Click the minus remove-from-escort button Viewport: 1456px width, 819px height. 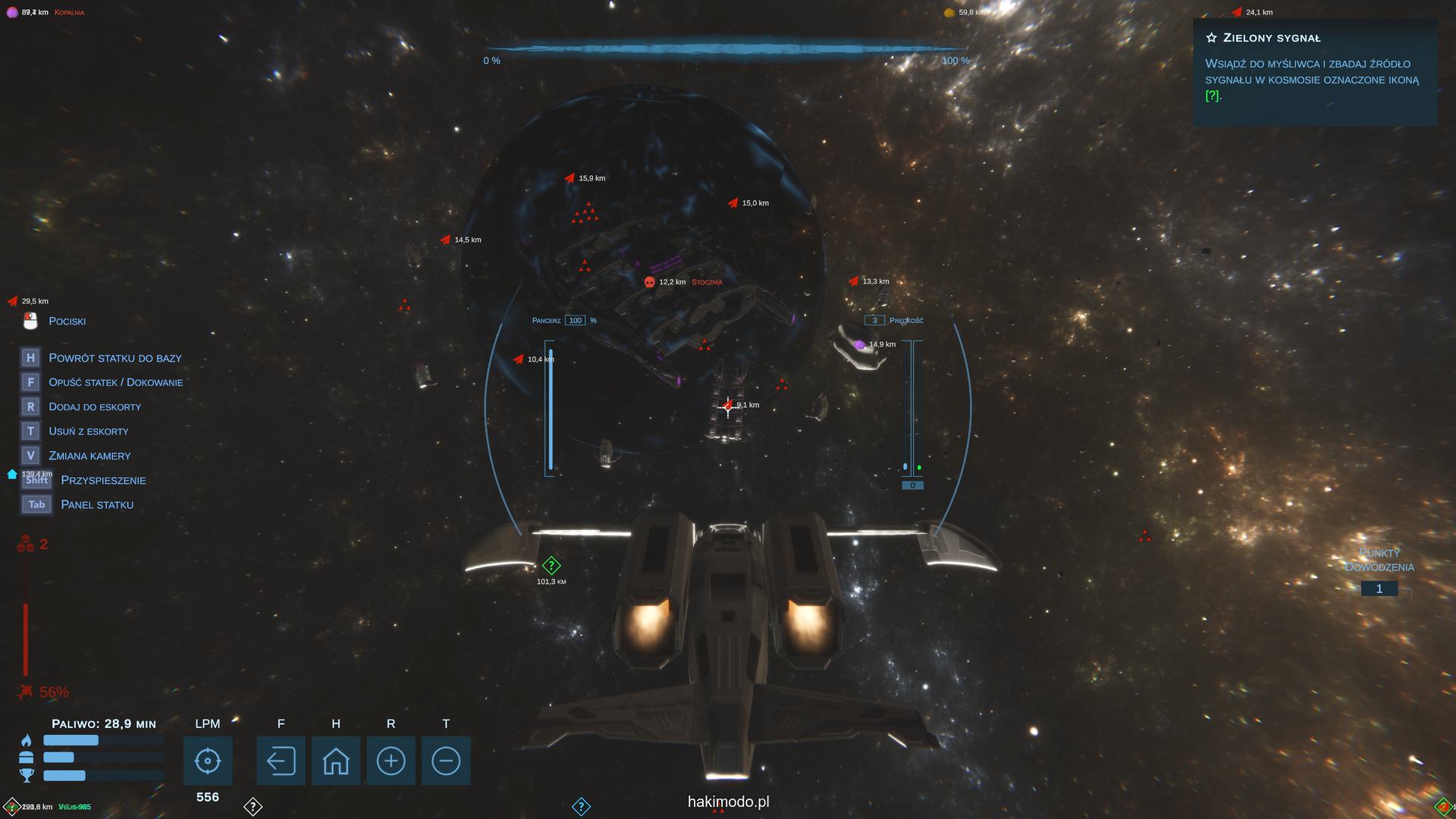446,761
